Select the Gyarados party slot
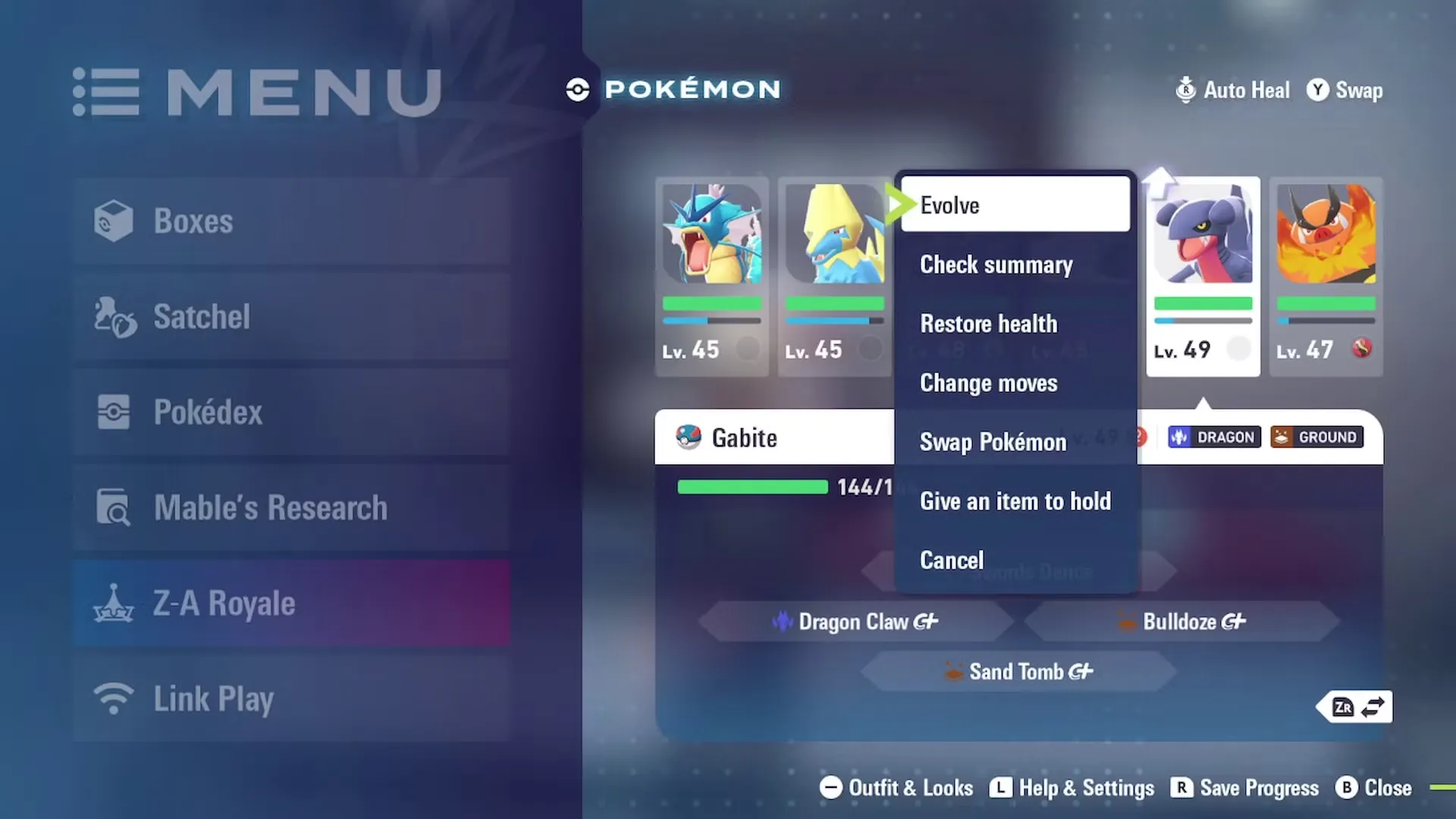 [x=711, y=276]
